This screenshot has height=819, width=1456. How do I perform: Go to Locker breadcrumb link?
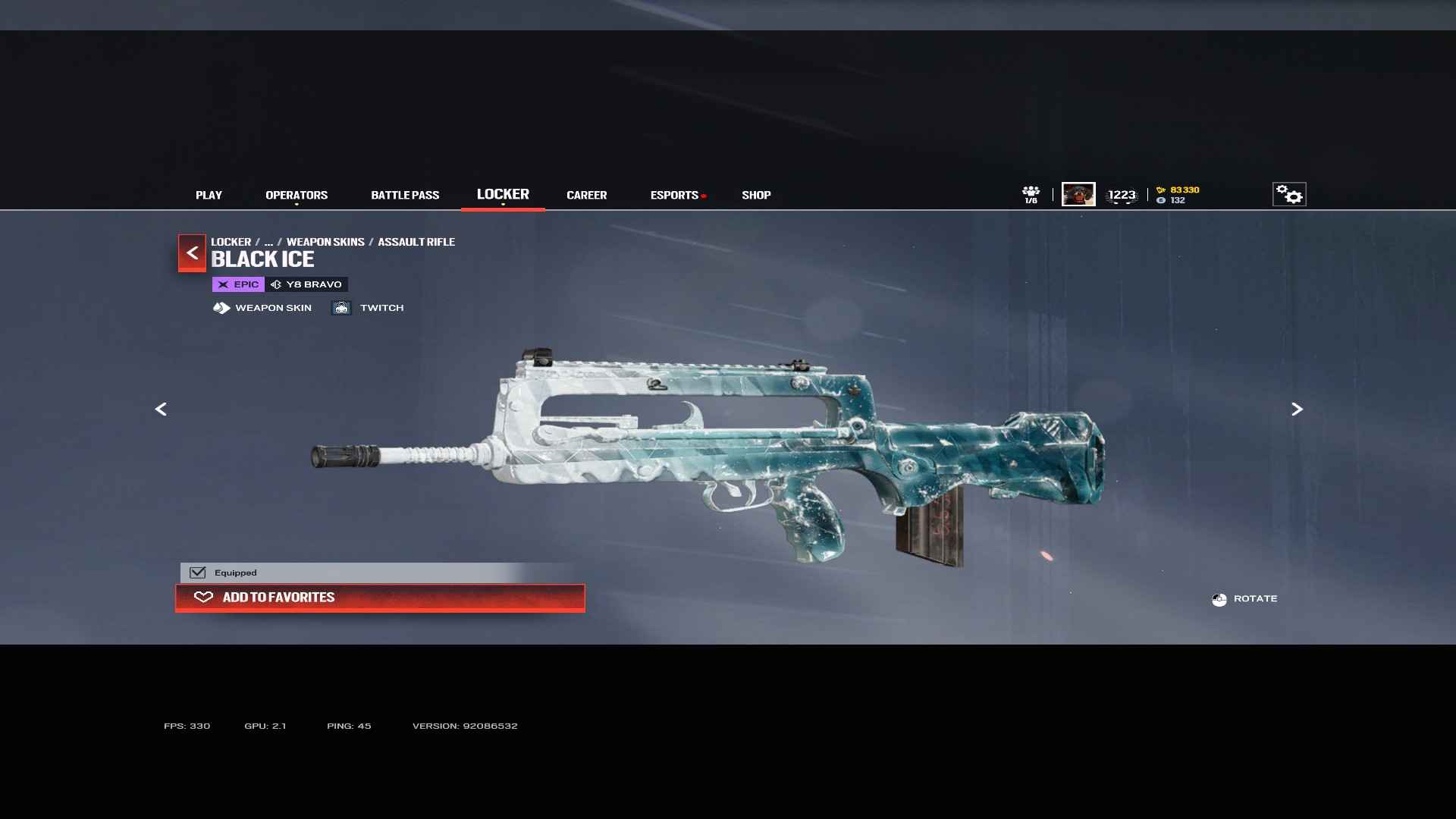point(231,242)
